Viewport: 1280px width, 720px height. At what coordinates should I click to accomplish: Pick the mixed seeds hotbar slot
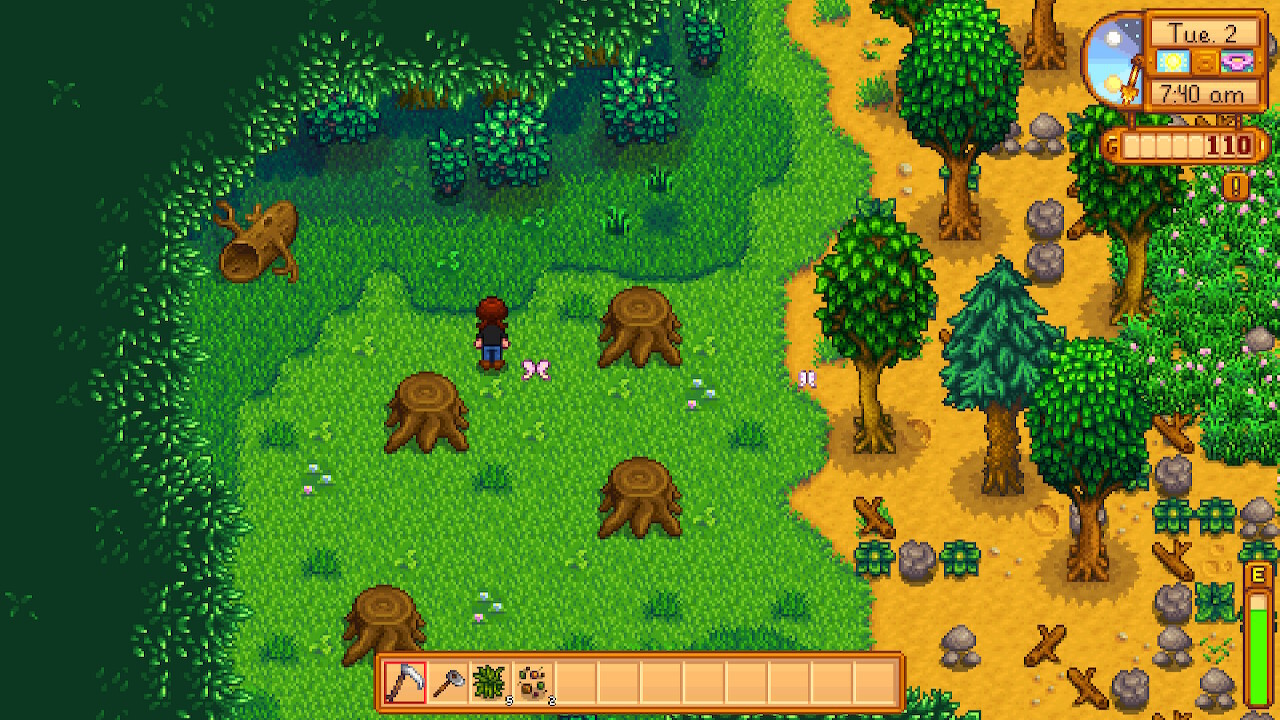(x=534, y=683)
